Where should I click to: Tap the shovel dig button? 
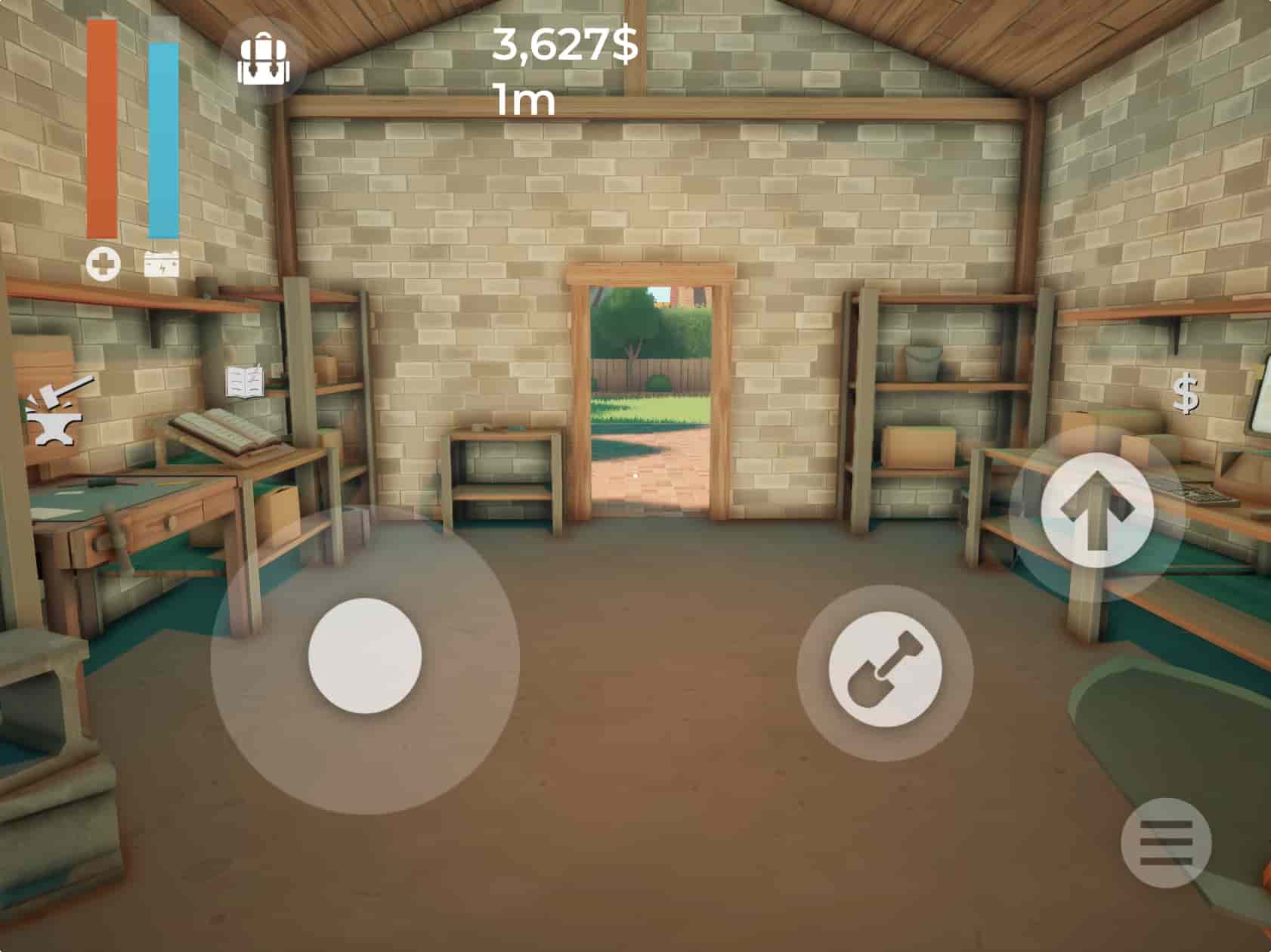coord(885,672)
